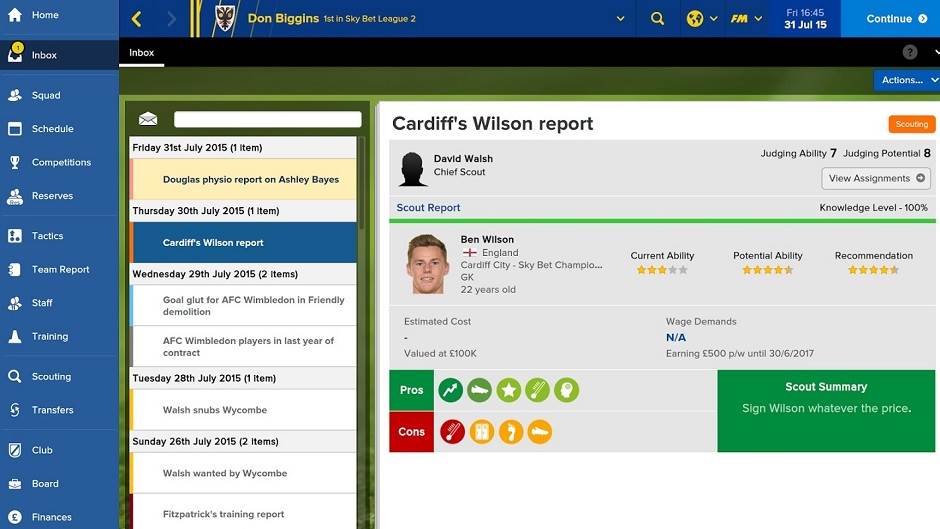Open the FM menu dropdown
The image size is (940, 529).
pos(746,19)
